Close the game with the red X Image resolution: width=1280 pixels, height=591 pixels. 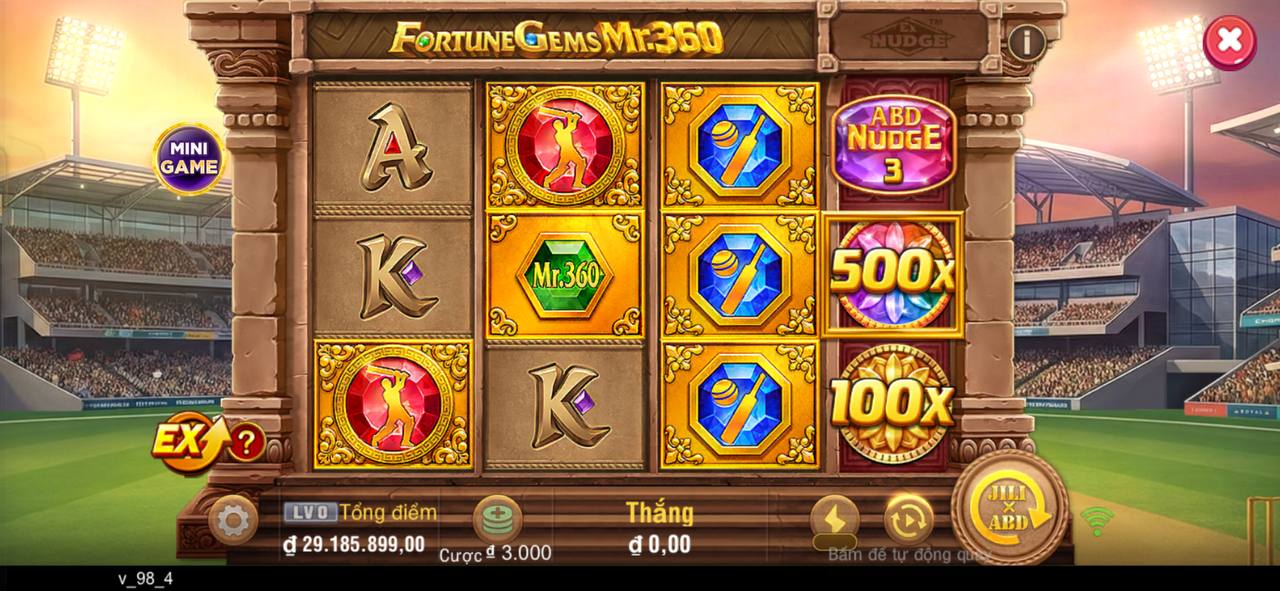pos(1229,42)
